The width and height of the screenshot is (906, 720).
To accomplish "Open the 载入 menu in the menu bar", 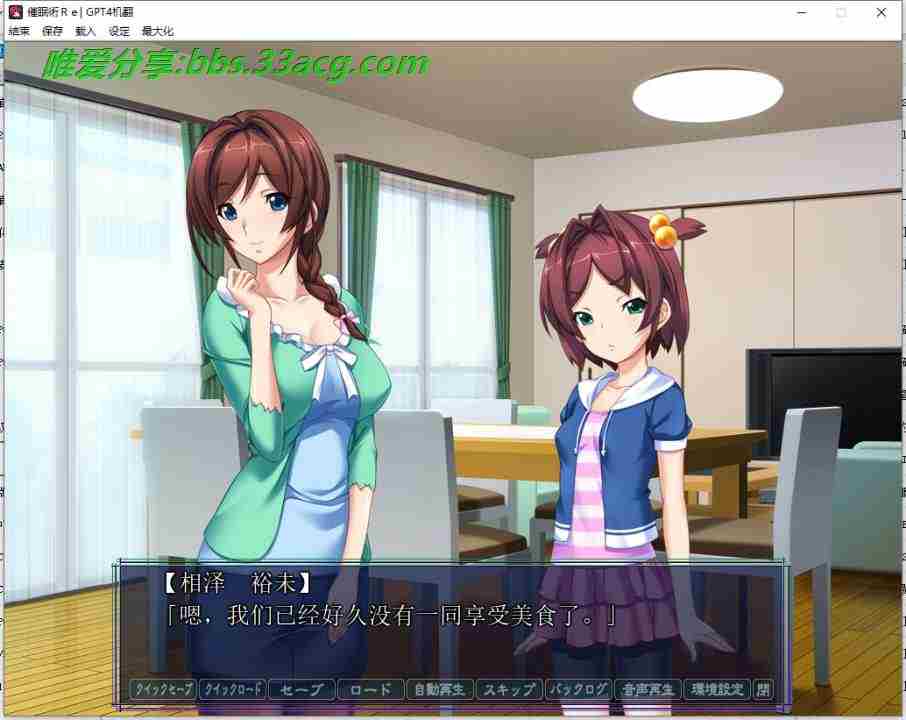I will 86,31.
